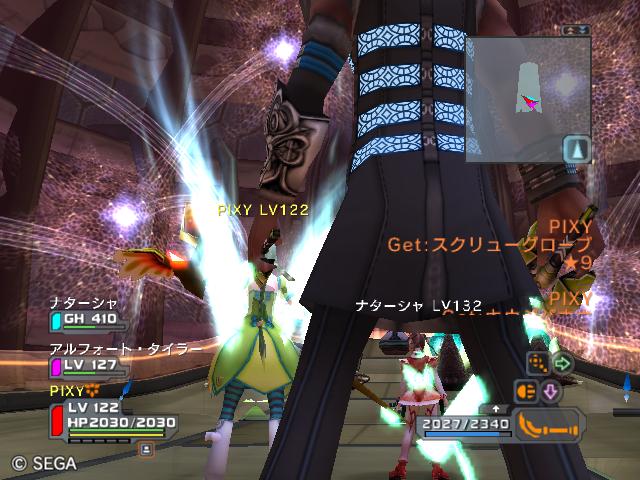Screen dimensions: 640x480
Task: Click the small icon below PIXY's gauge
Action: click(146, 450)
